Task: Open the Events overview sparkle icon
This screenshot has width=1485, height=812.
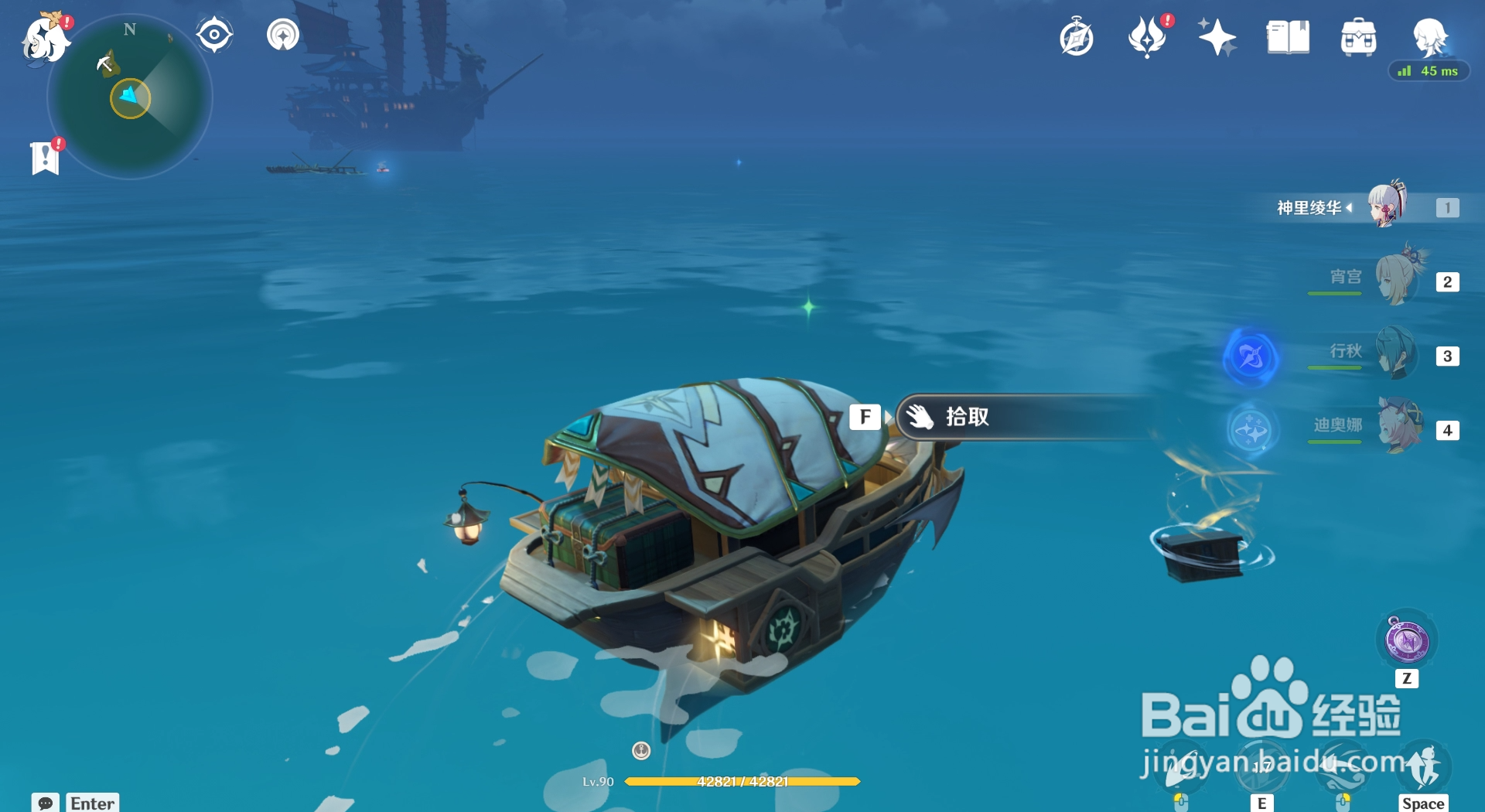Action: pyautogui.click(x=1217, y=36)
